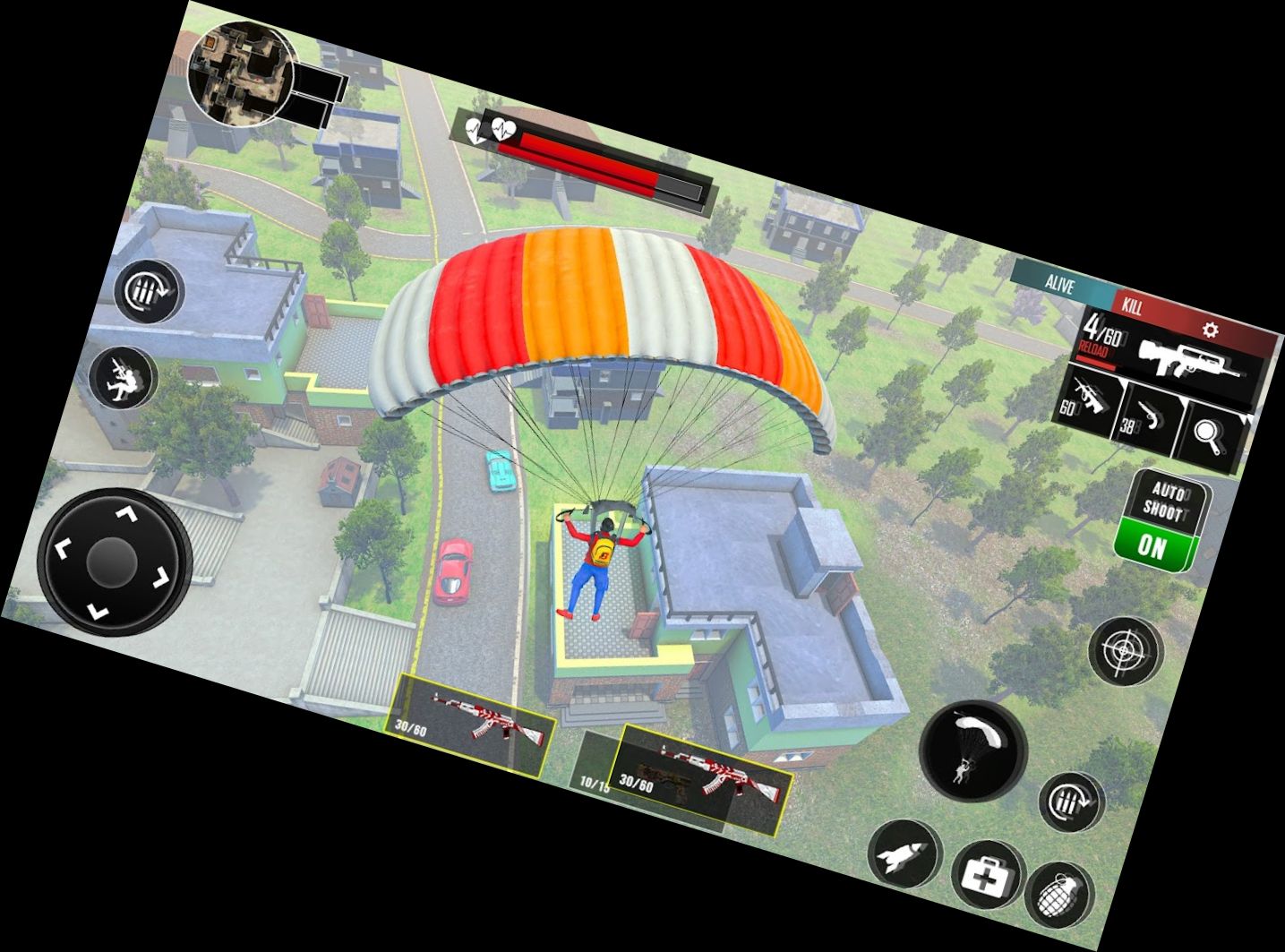Viewport: 1285px width, 952px height.
Task: Tap the rocket boost icon
Action: pyautogui.click(x=904, y=859)
